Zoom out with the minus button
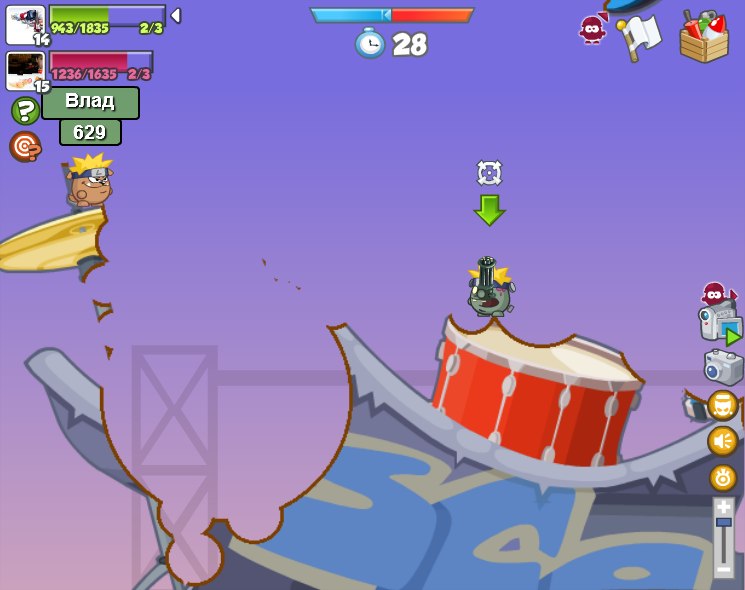Viewport: 745px width, 590px height. (x=723, y=568)
